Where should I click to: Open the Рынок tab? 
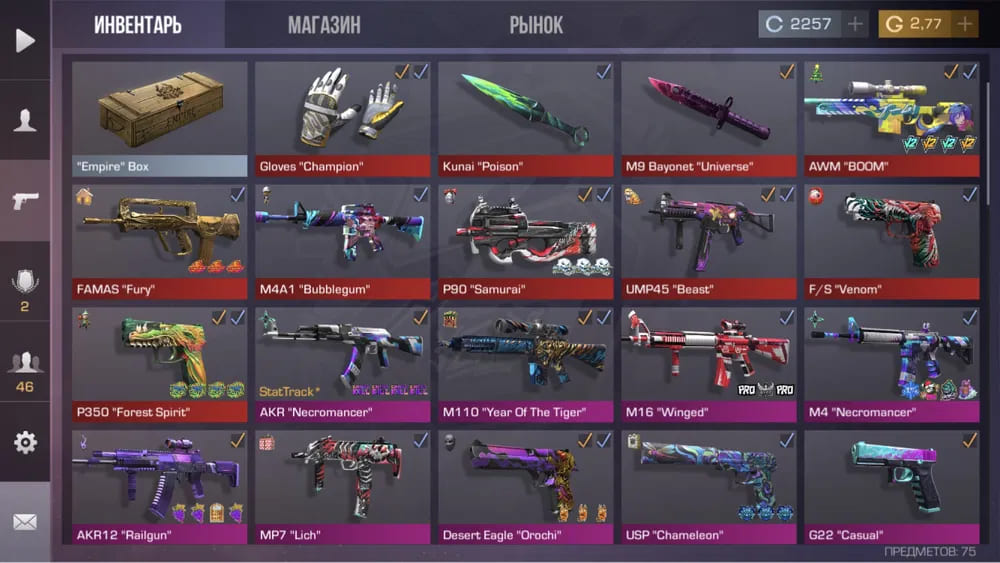(536, 25)
